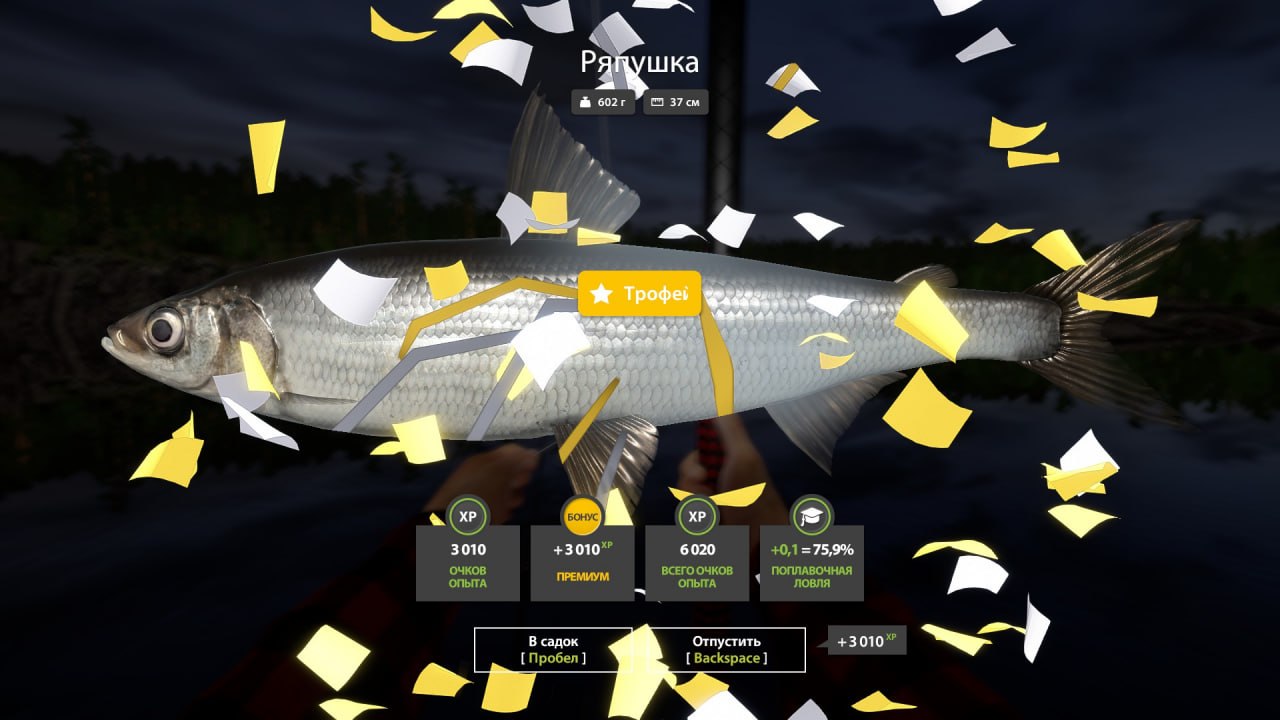Image resolution: width=1280 pixels, height=720 pixels.
Task: Click the ruler icon next to 37 см
Action: (655, 101)
